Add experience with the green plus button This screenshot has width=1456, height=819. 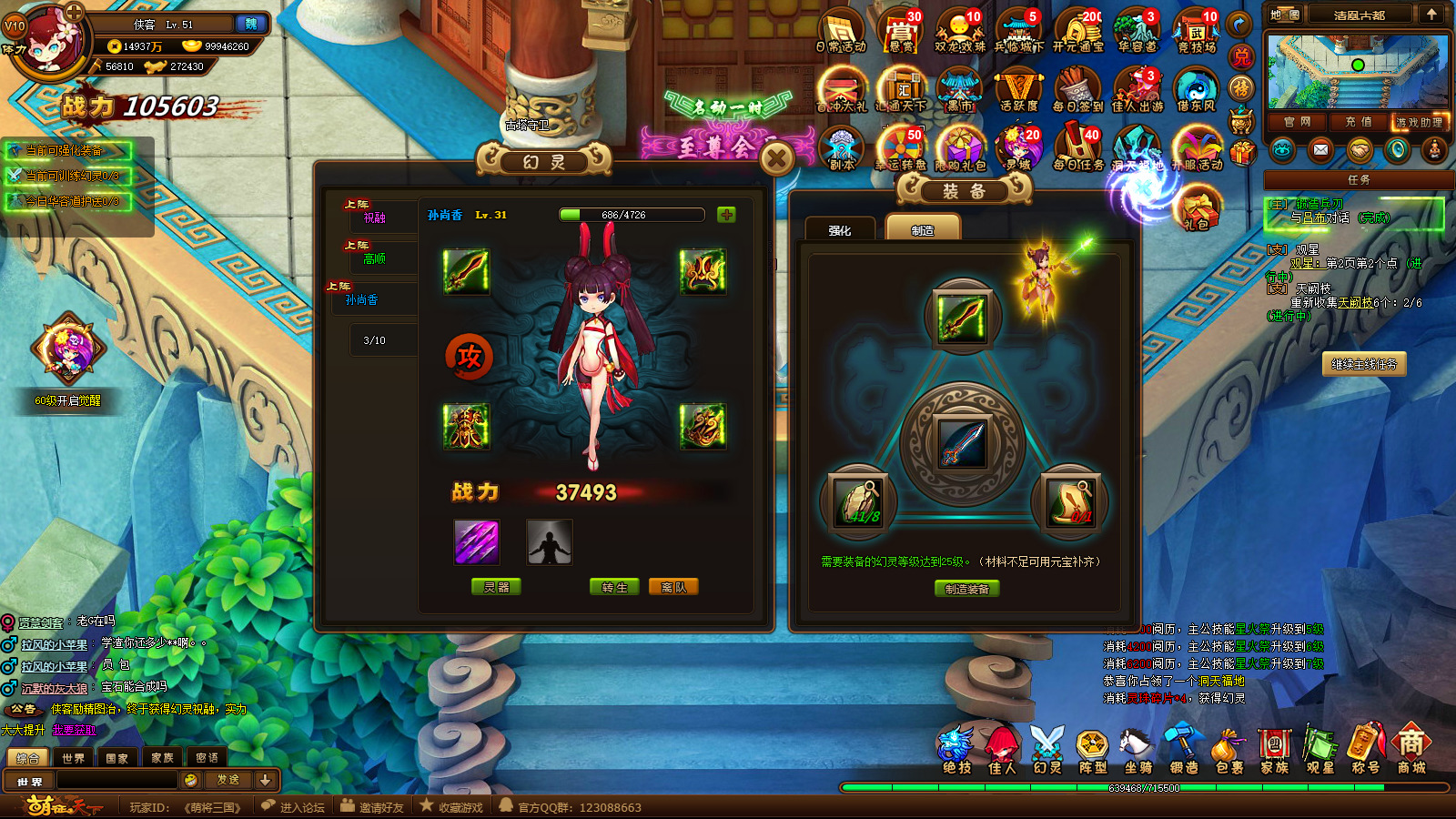[x=726, y=215]
